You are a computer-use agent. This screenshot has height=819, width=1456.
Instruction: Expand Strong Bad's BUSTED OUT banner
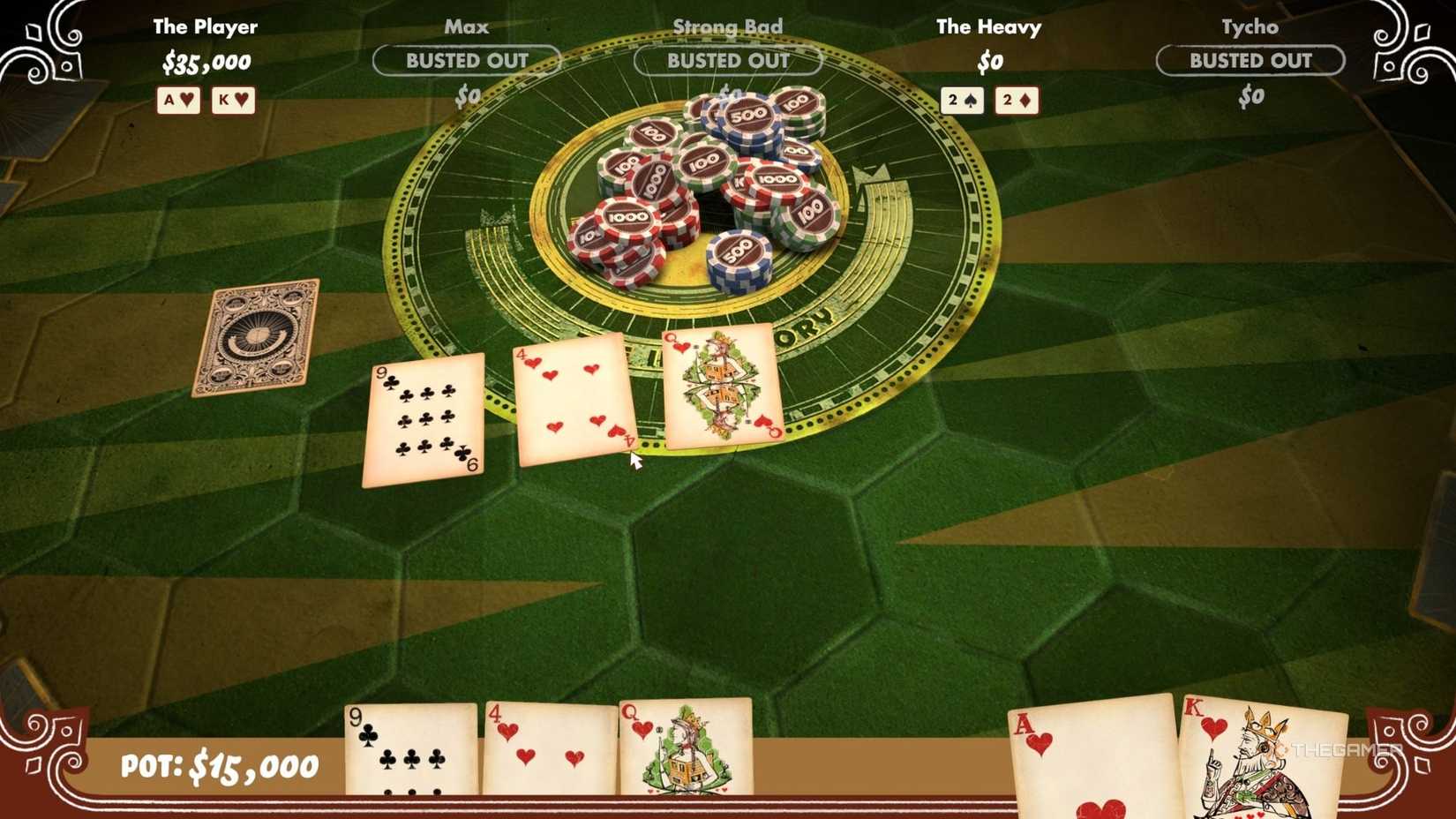click(x=727, y=61)
